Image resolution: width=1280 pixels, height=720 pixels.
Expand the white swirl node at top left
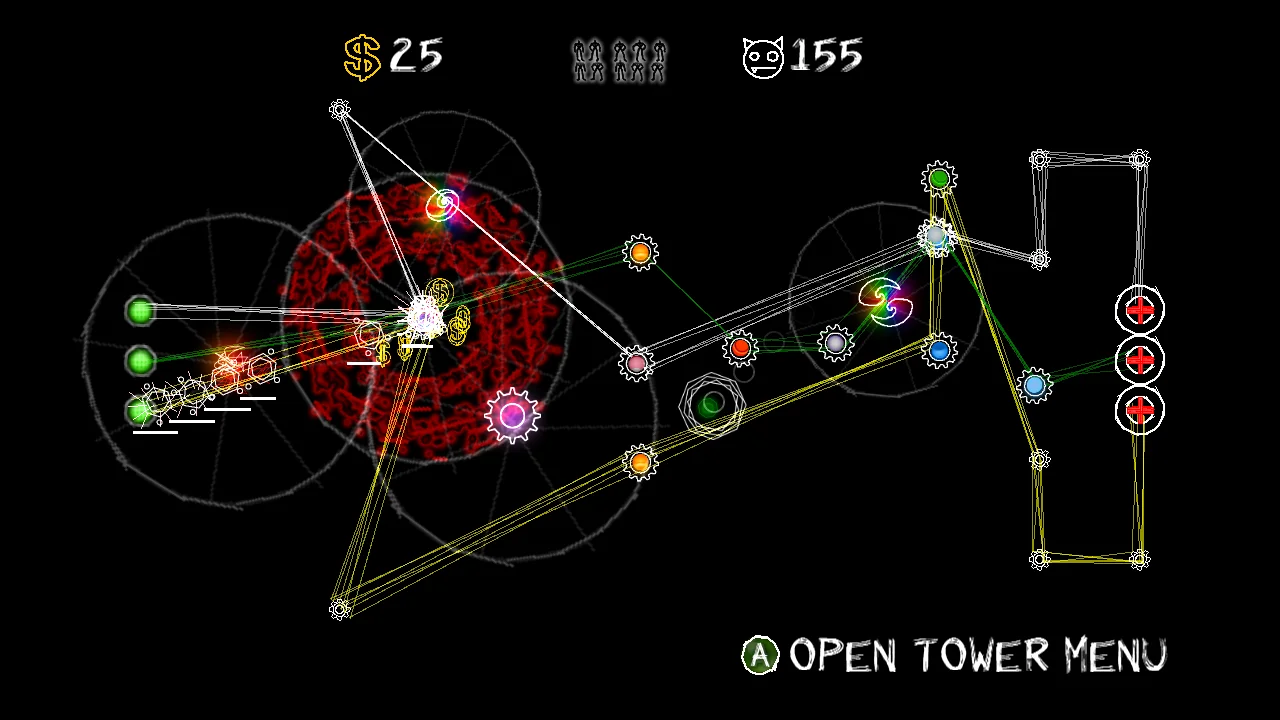340,108
